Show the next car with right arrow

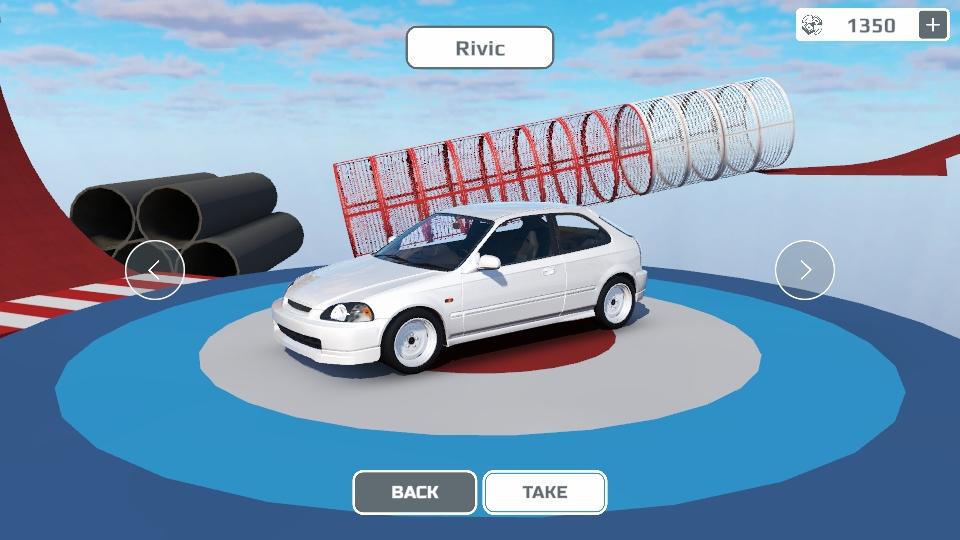tap(805, 270)
